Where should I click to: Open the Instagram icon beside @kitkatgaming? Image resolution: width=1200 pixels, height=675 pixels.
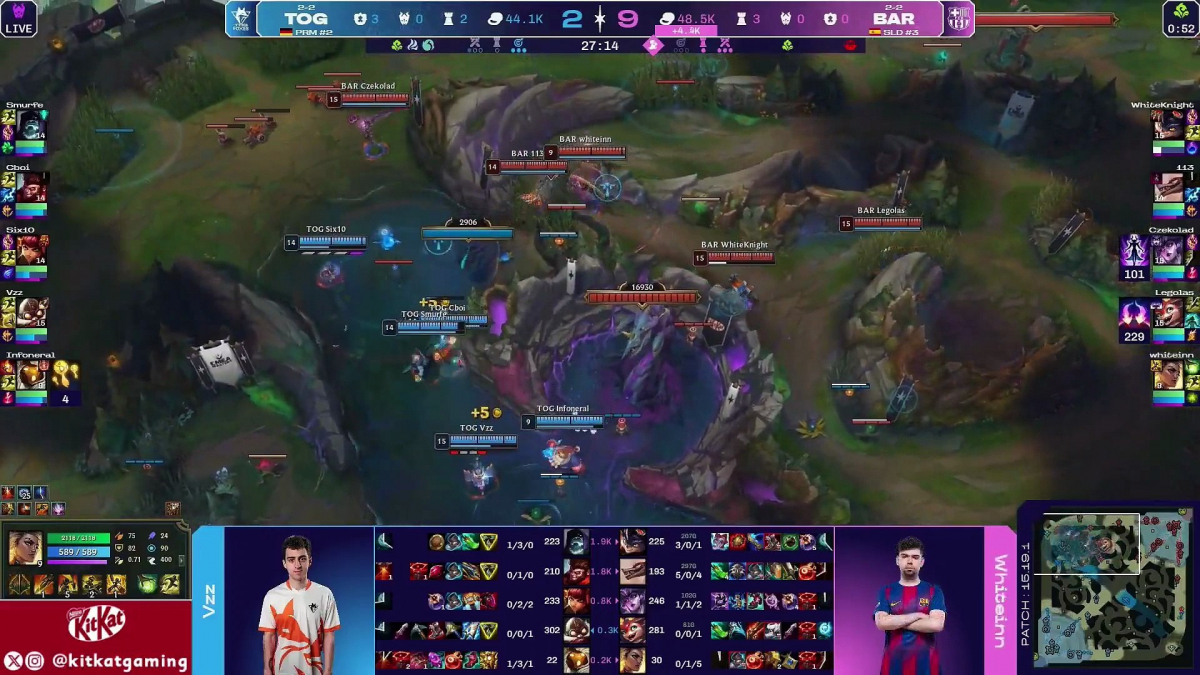(x=35, y=661)
